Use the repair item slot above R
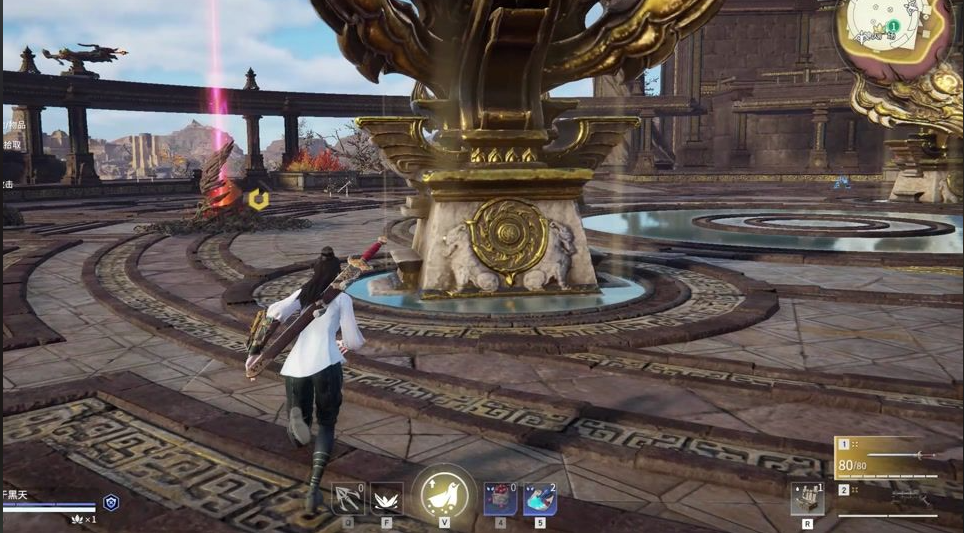This screenshot has width=964, height=533. 807,497
